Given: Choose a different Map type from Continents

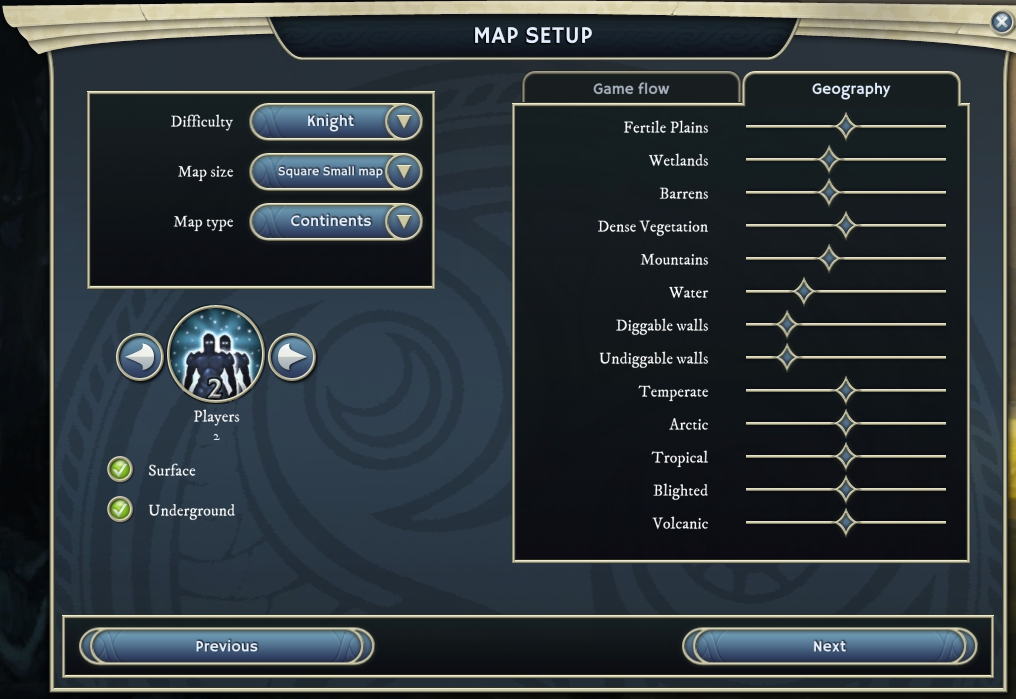Looking at the screenshot, I should 403,221.
